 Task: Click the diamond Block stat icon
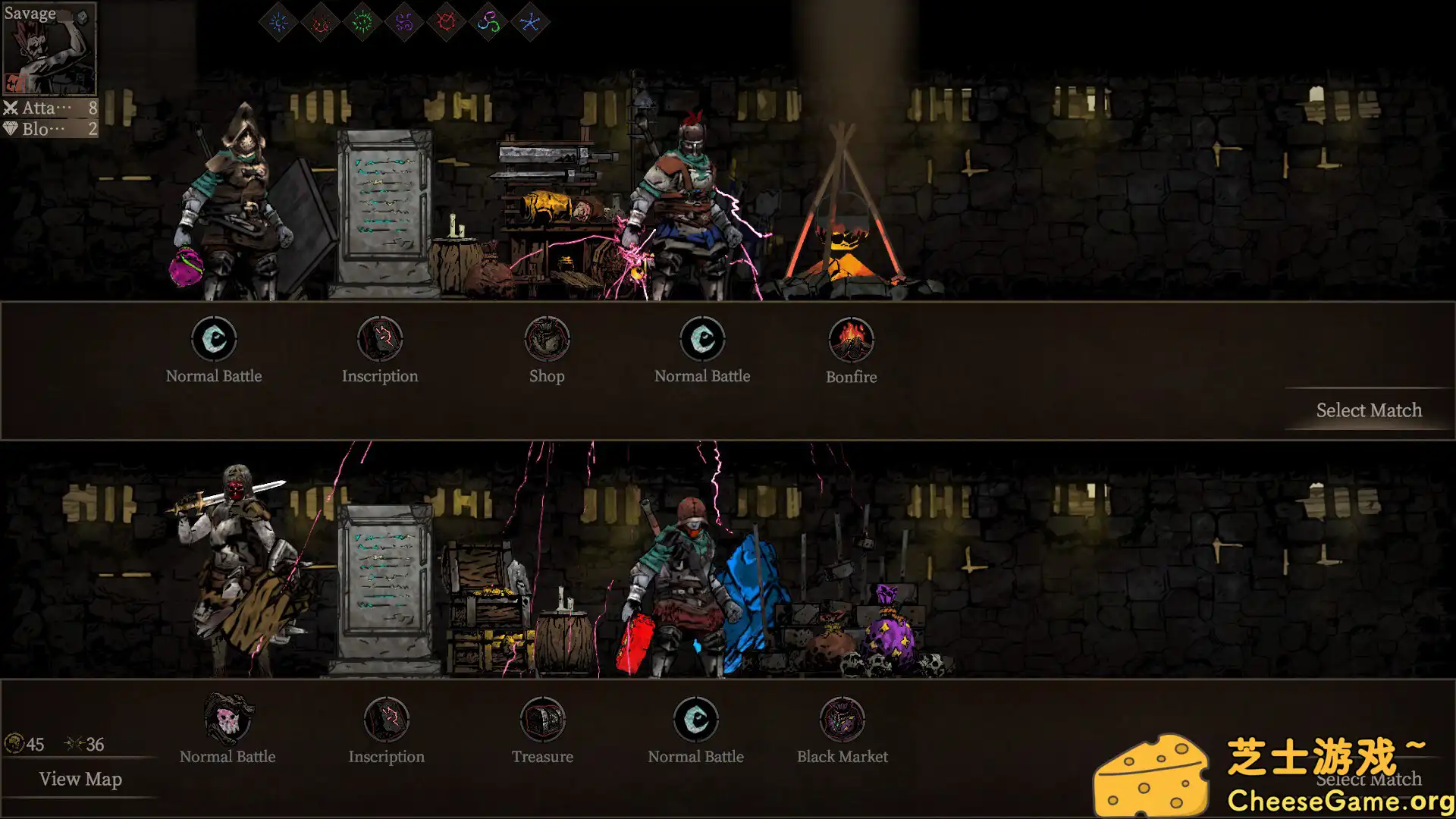11,128
